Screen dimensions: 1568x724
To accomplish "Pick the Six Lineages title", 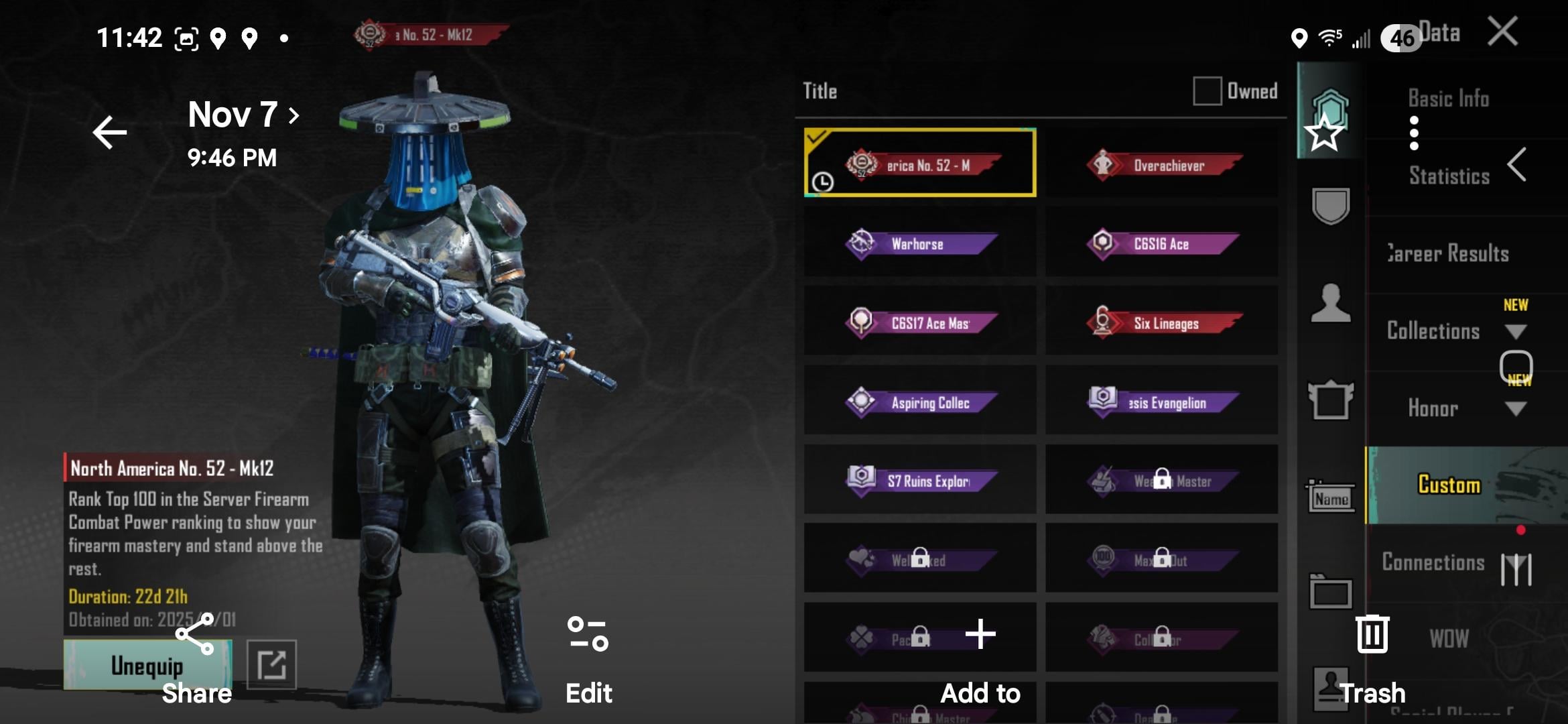I will pyautogui.click(x=1161, y=322).
